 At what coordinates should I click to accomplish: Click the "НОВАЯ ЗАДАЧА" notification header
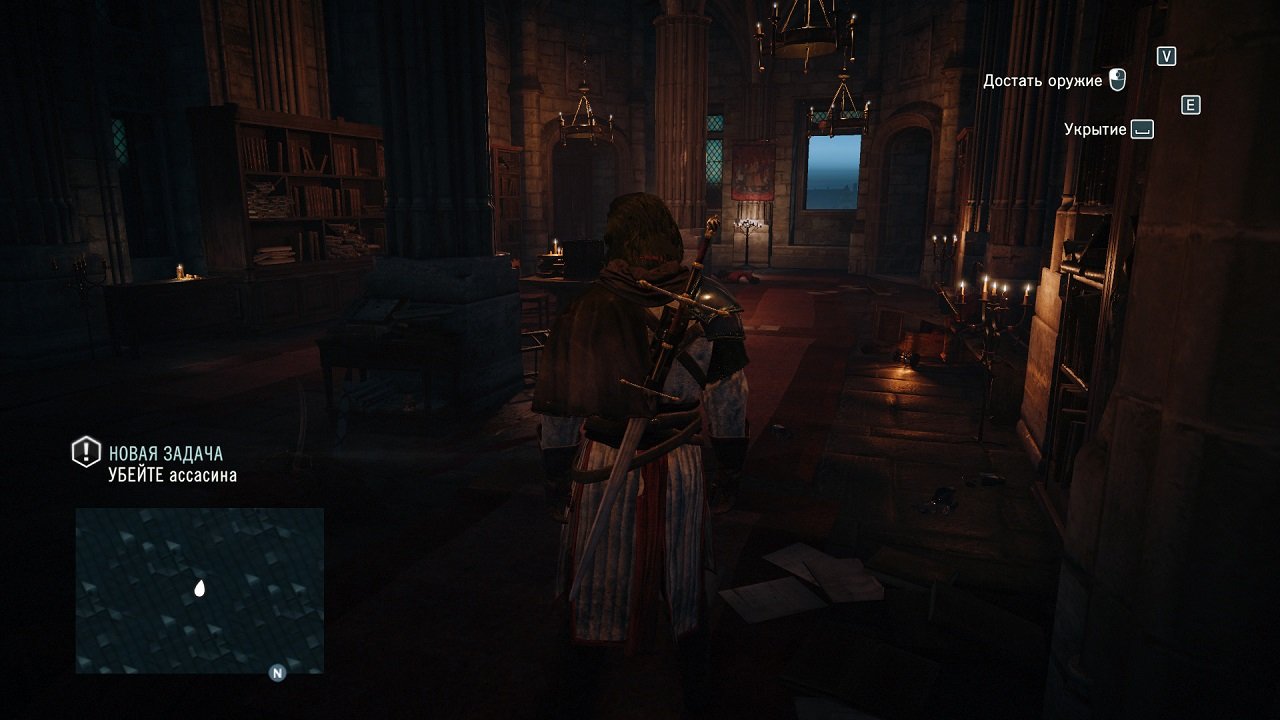tap(166, 451)
